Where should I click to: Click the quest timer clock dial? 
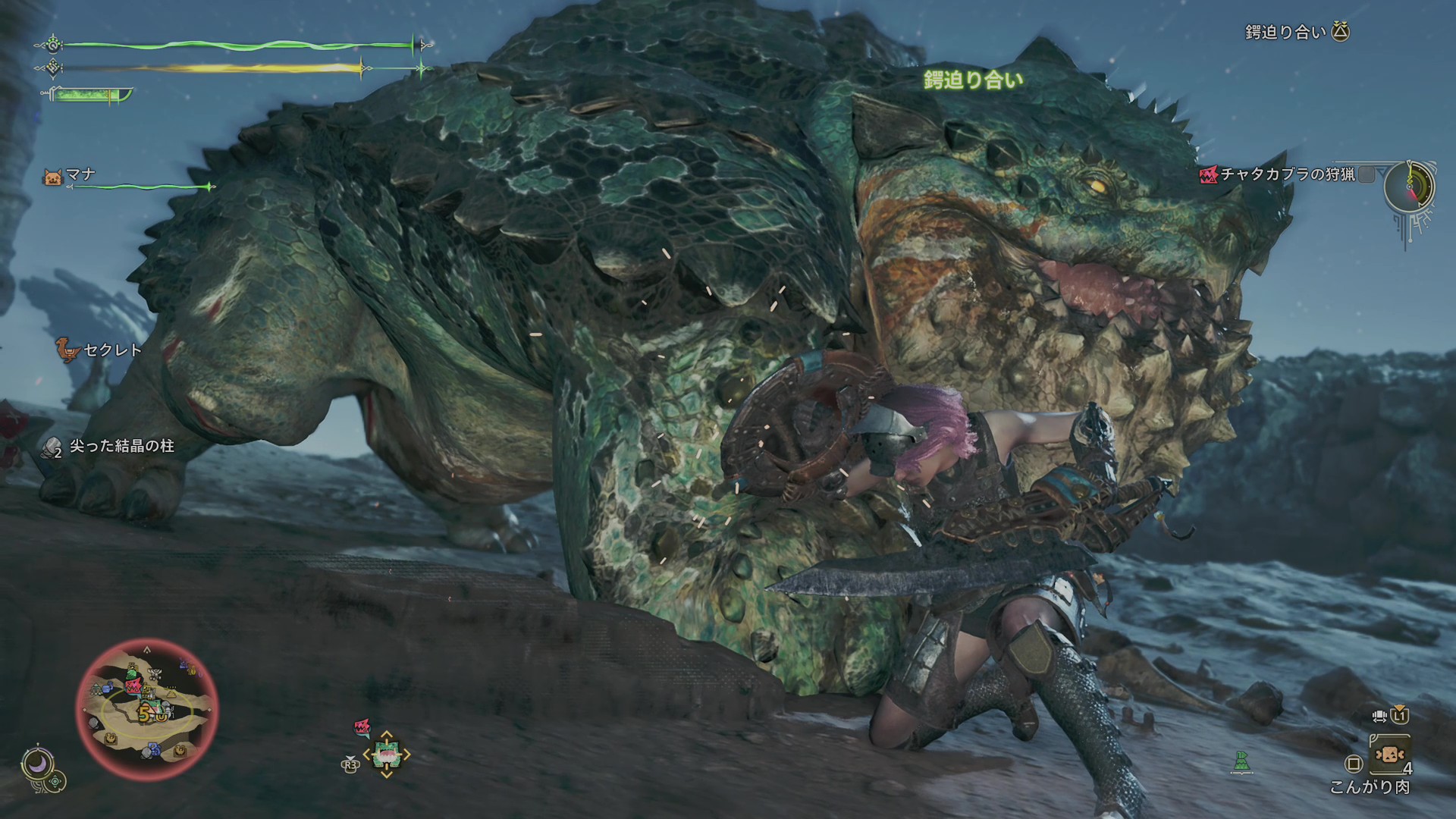click(1409, 186)
